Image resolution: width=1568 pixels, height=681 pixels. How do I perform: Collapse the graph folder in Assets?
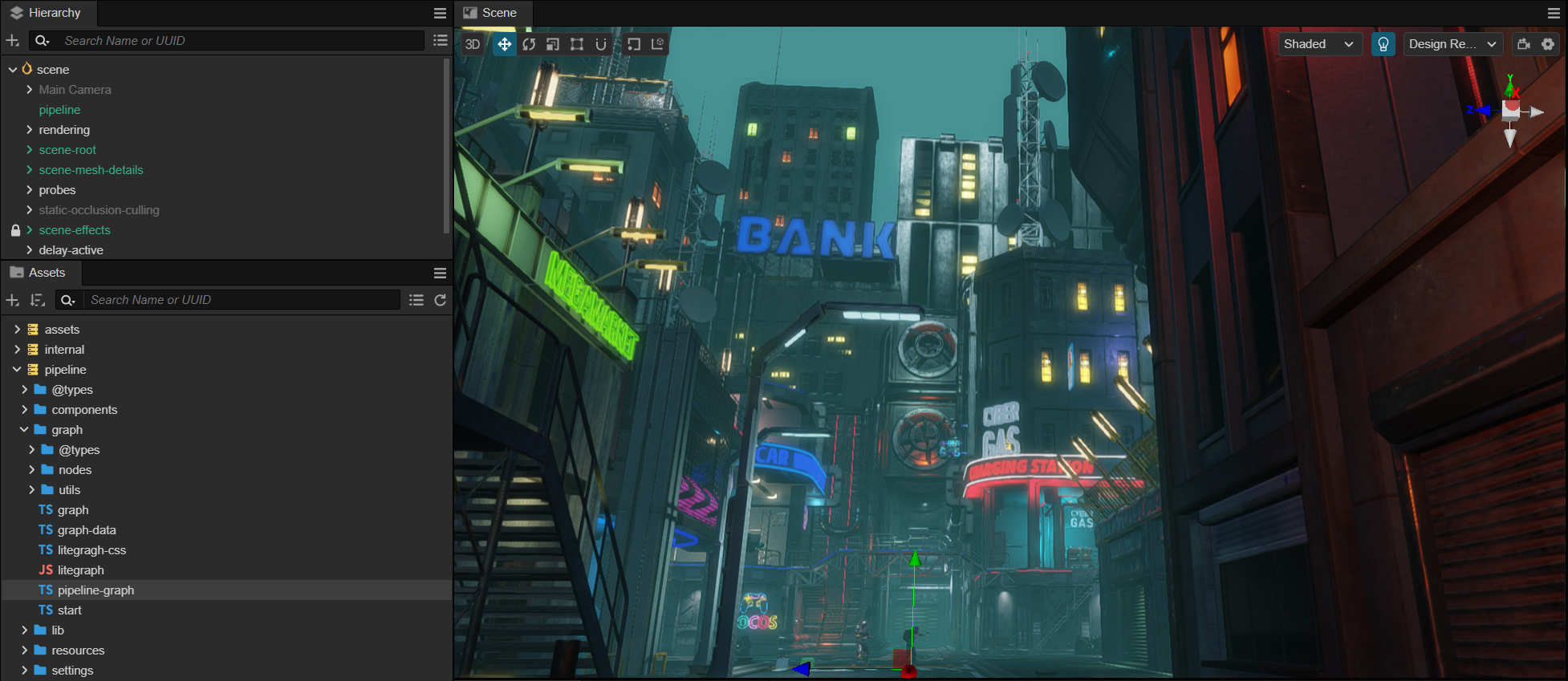click(25, 429)
